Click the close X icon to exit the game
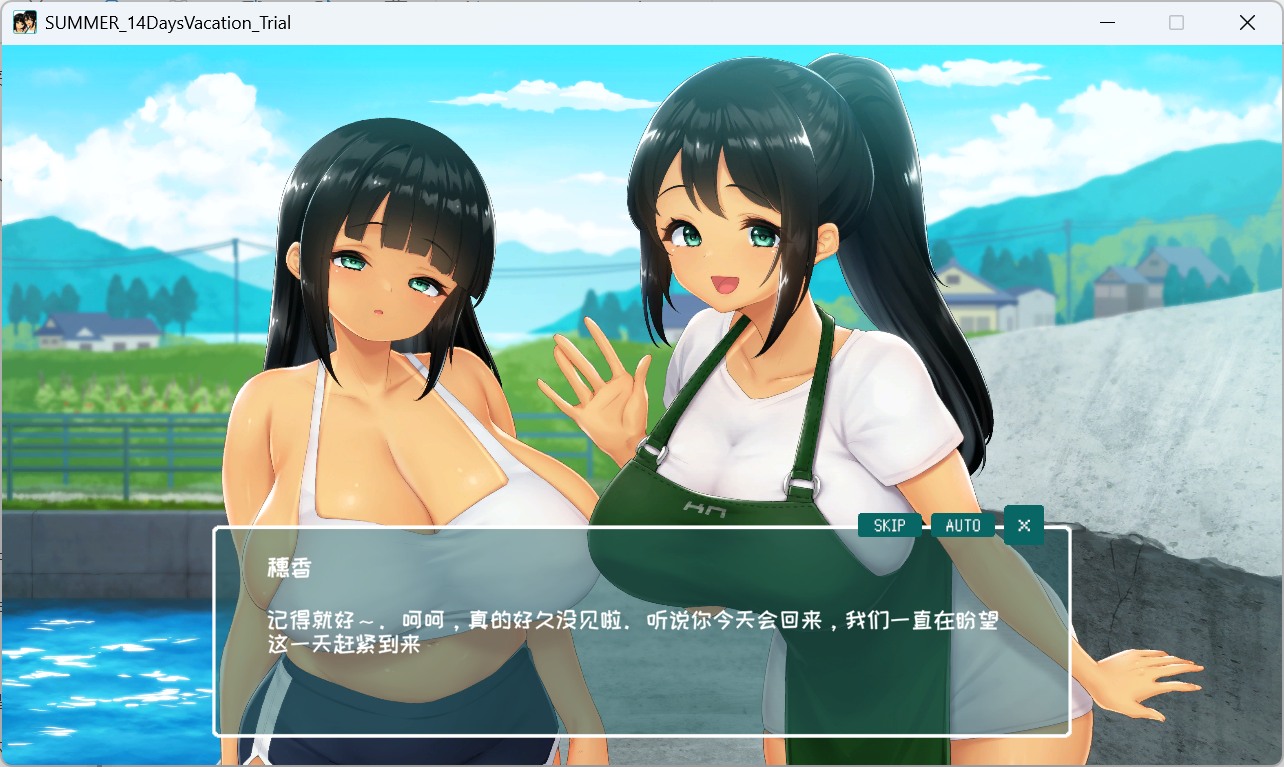 point(1246,22)
